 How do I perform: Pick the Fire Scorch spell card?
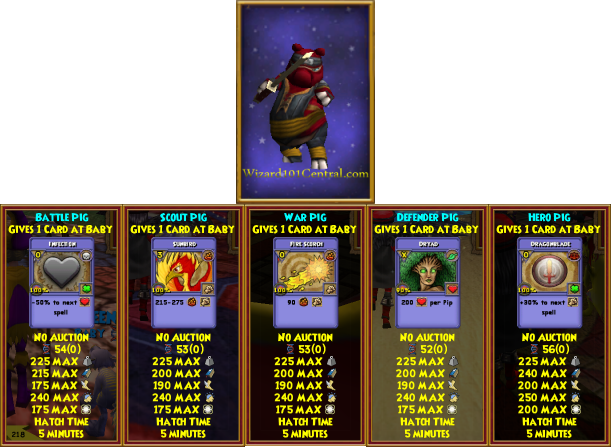coord(305,282)
